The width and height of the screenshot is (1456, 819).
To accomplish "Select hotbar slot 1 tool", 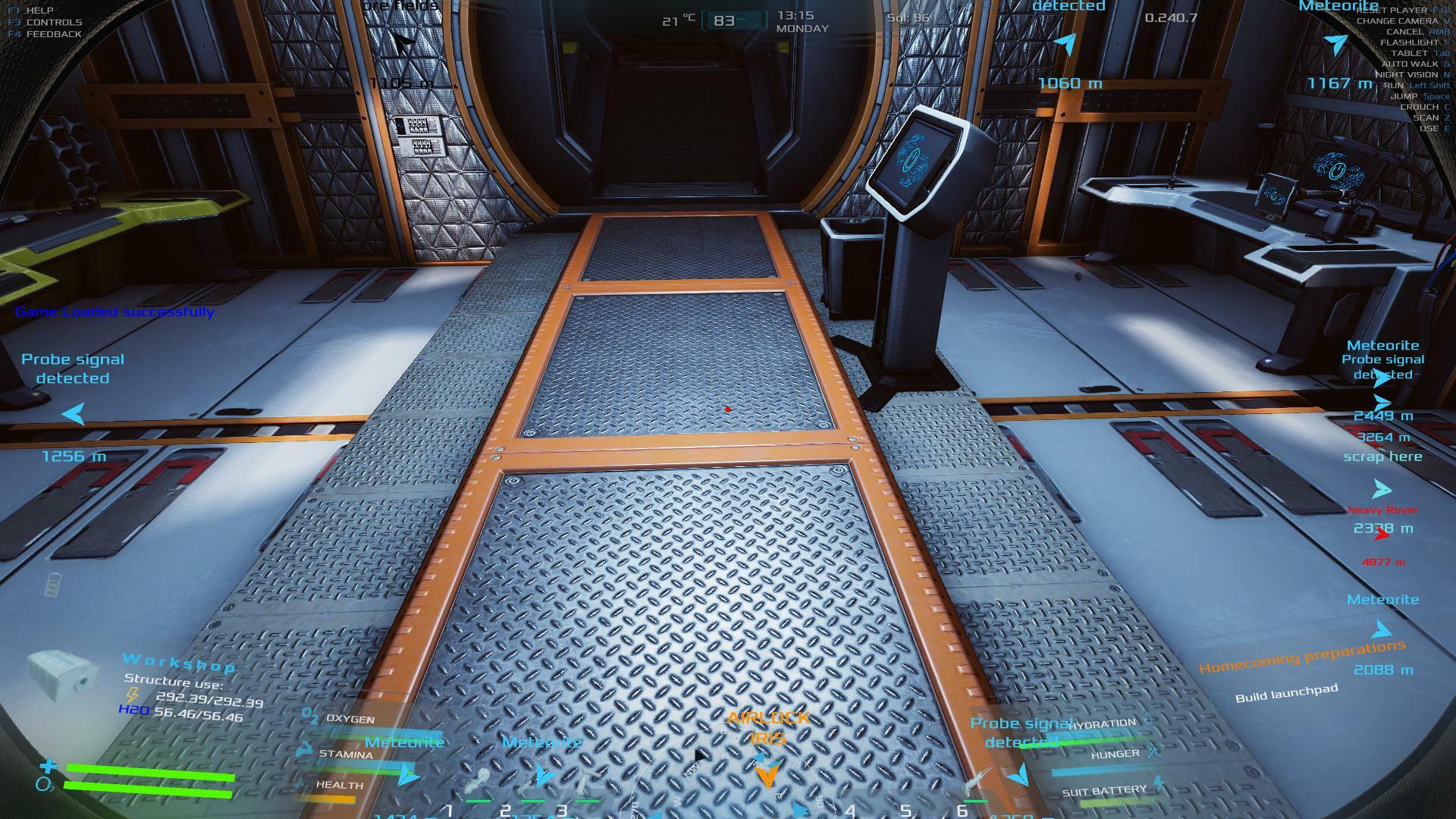I will point(478,783).
